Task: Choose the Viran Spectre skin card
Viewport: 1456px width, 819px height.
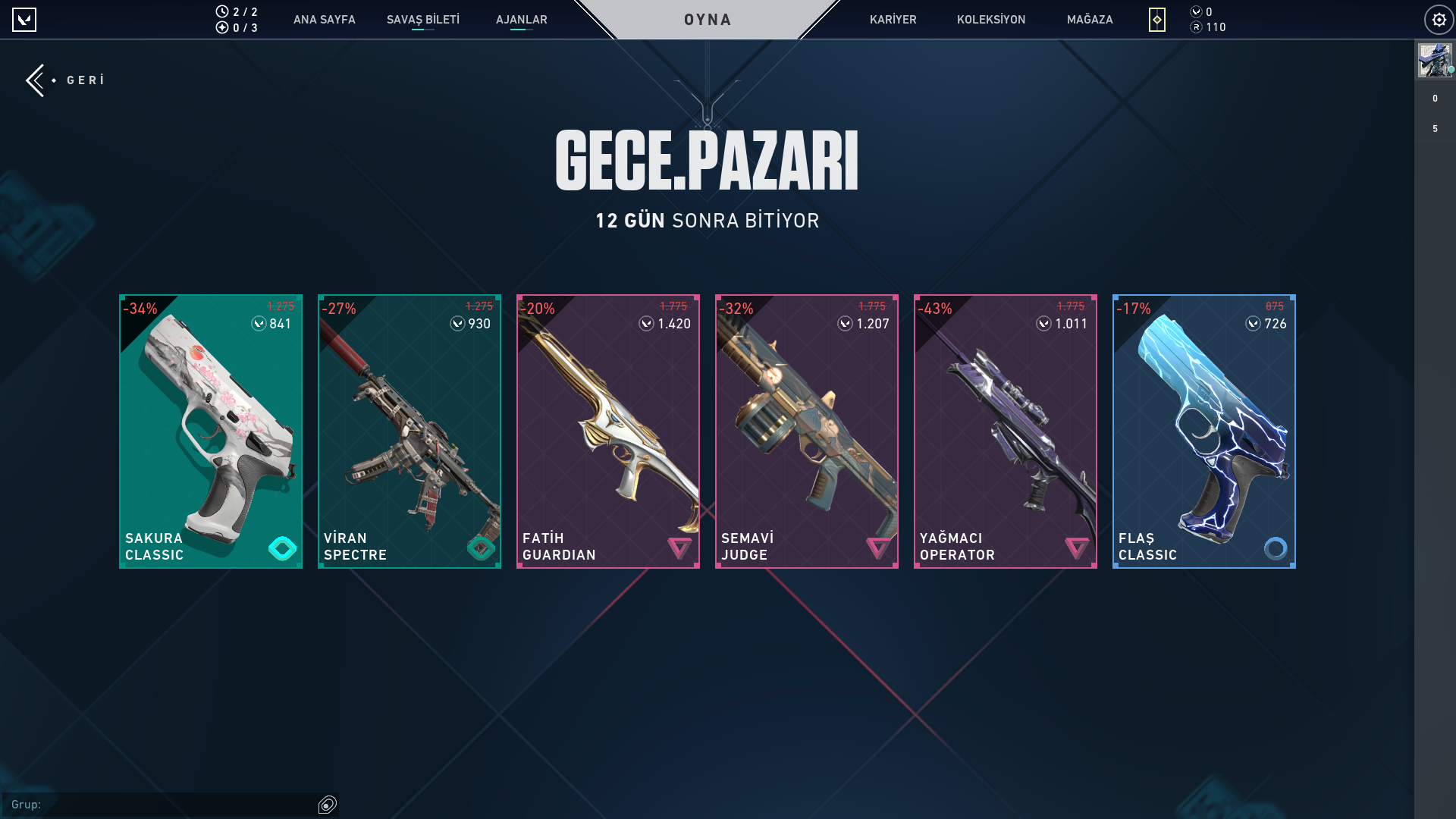Action: [x=409, y=431]
